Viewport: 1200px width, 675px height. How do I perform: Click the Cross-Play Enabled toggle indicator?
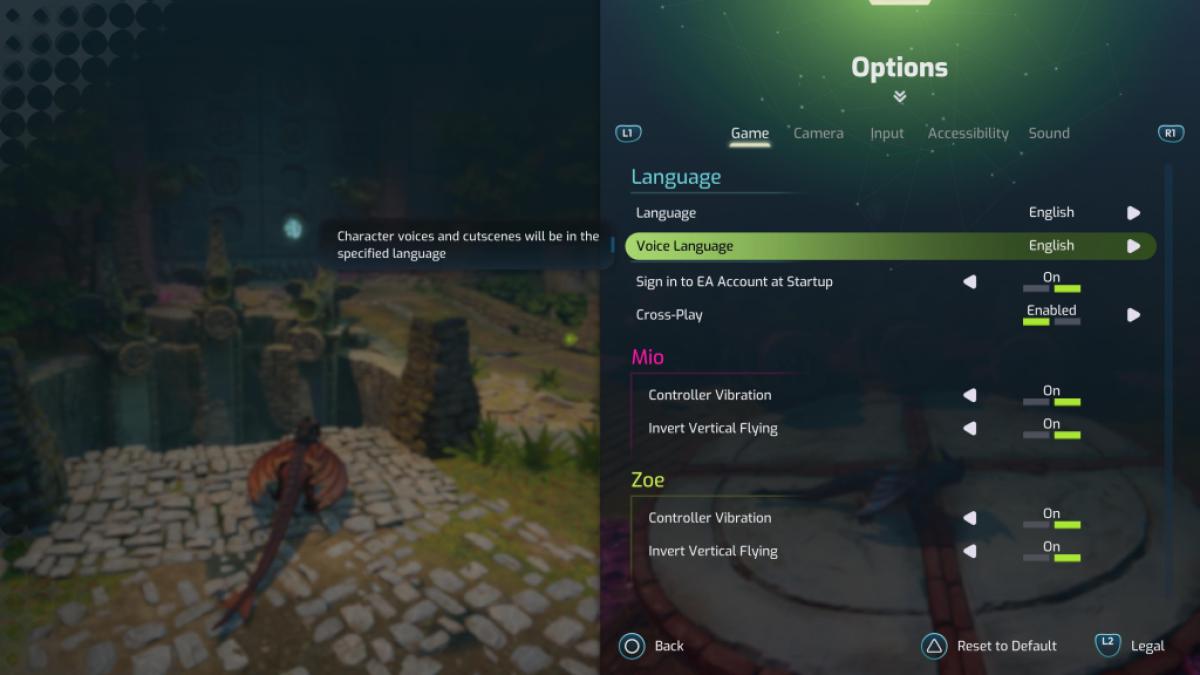pyautogui.click(x=1051, y=315)
